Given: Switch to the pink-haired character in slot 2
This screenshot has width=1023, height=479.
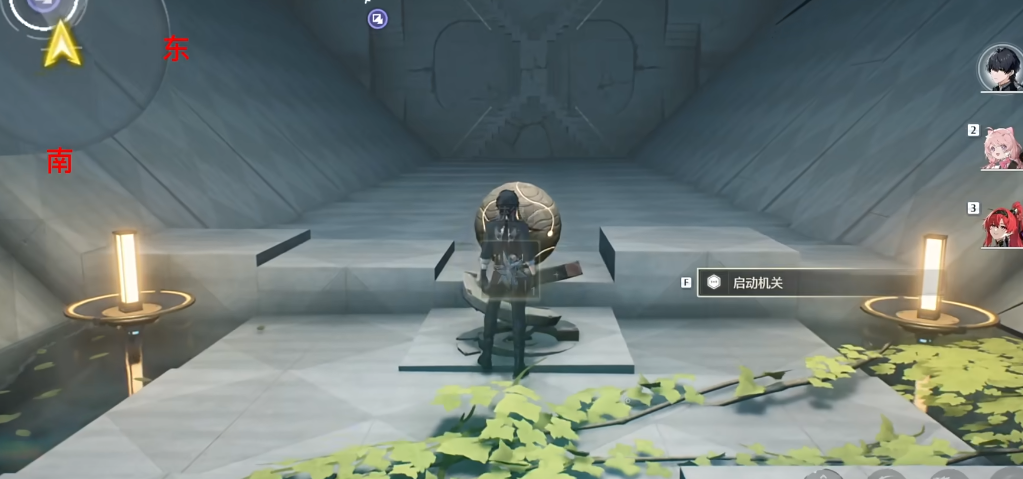Looking at the screenshot, I should pyautogui.click(x=1001, y=148).
